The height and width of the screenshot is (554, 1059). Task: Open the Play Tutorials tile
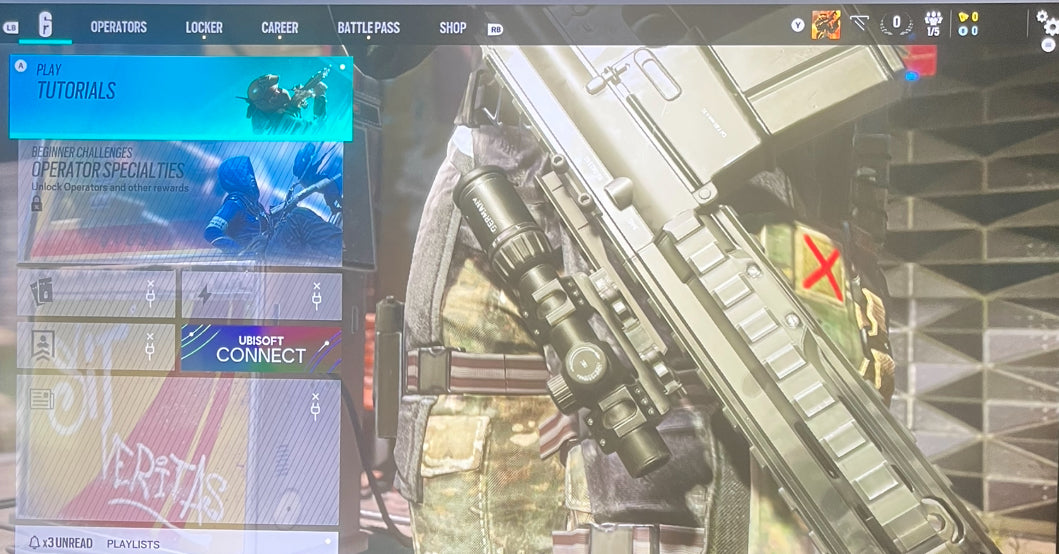tap(181, 96)
